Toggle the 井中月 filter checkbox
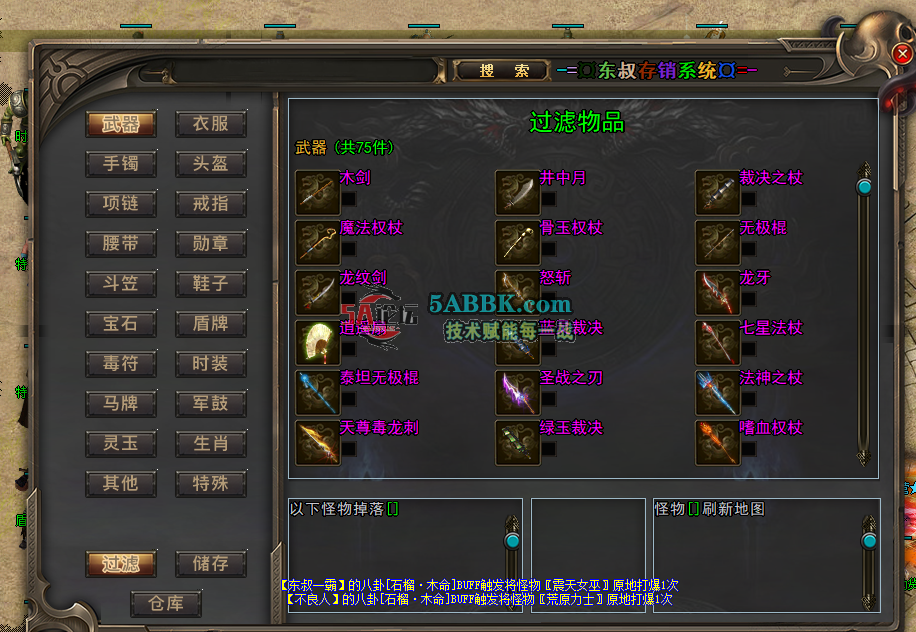The image size is (916, 632). [549, 199]
